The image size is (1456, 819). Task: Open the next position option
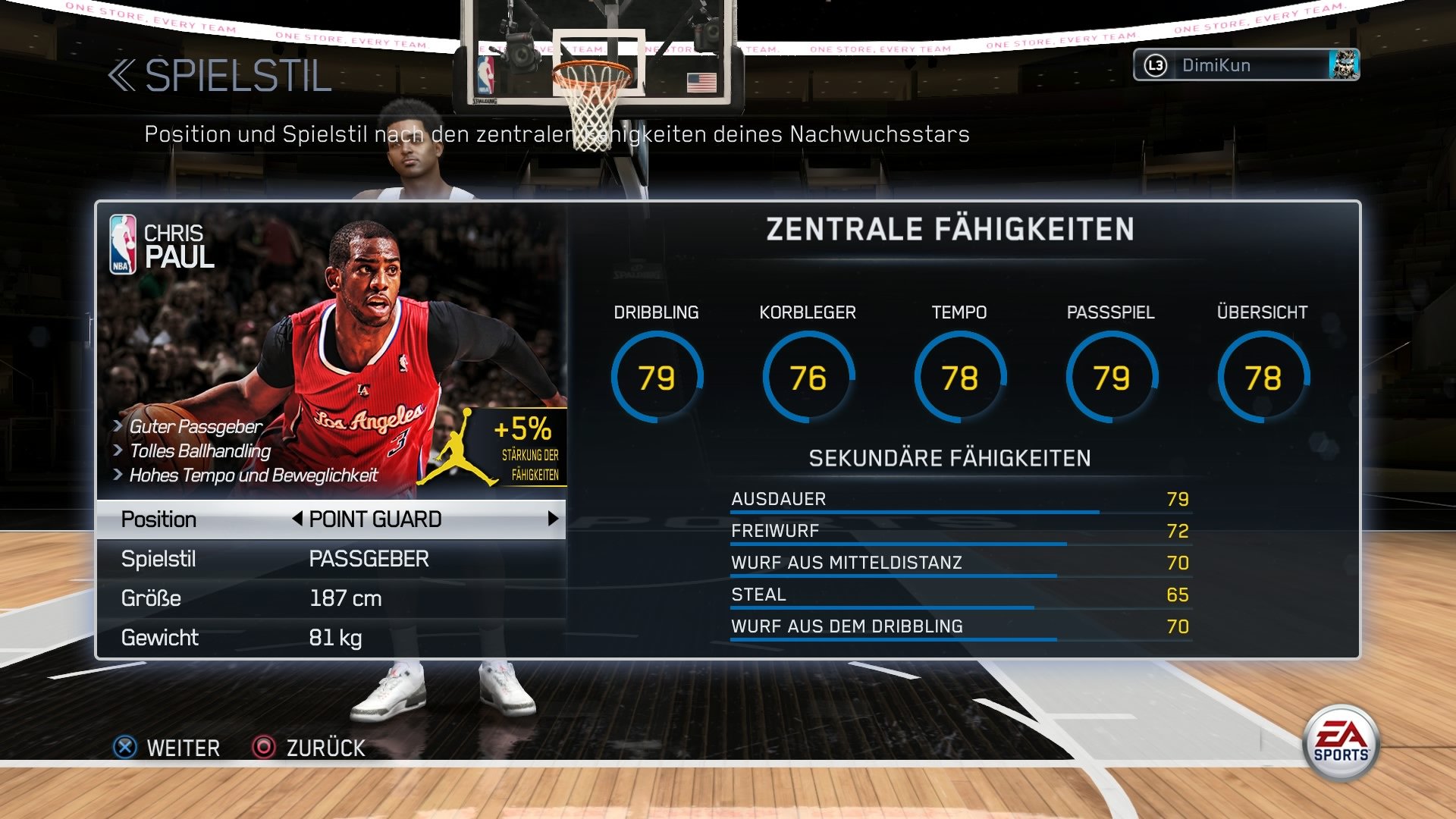coord(554,519)
